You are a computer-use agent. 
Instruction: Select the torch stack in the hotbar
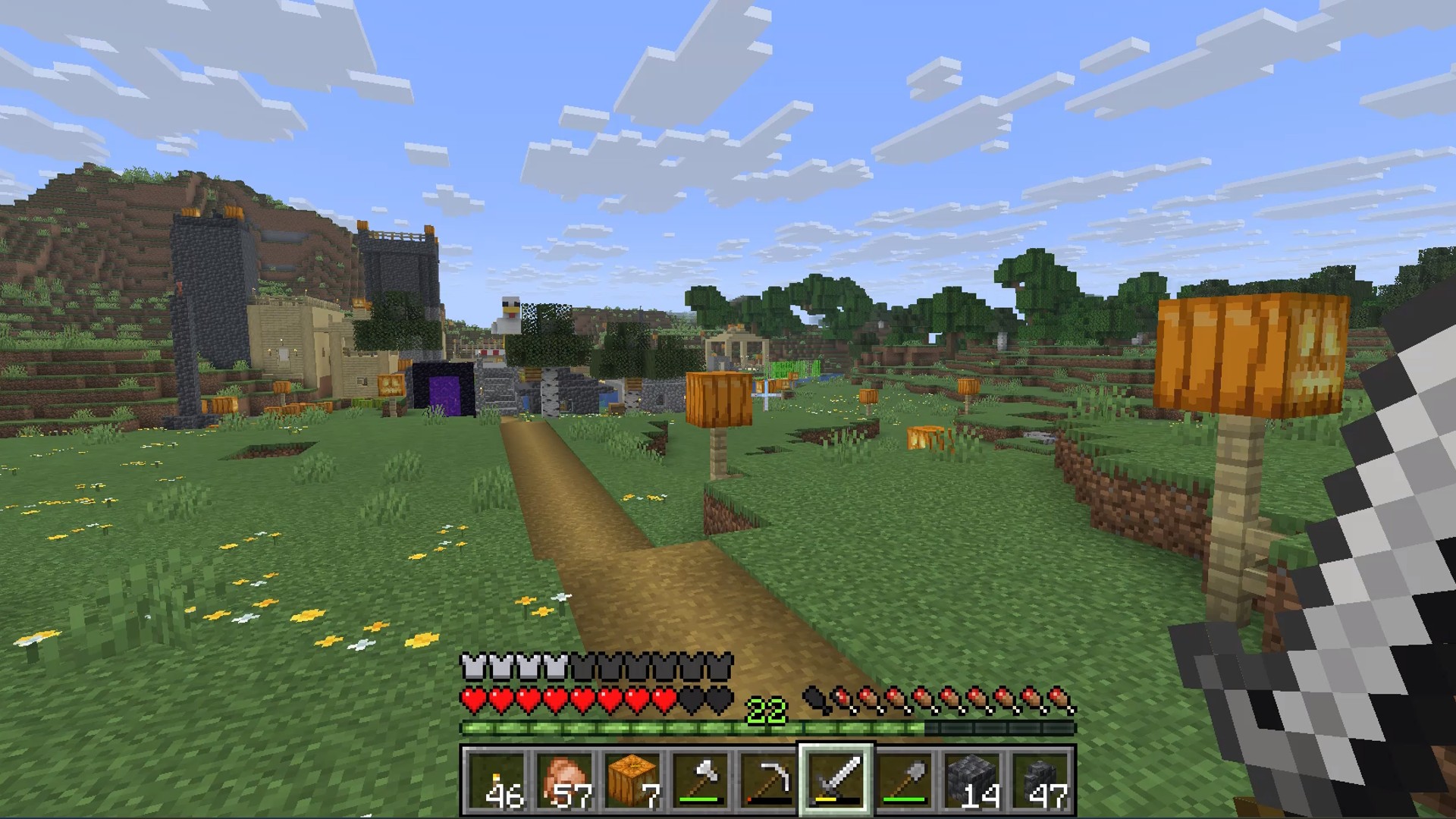point(496,780)
